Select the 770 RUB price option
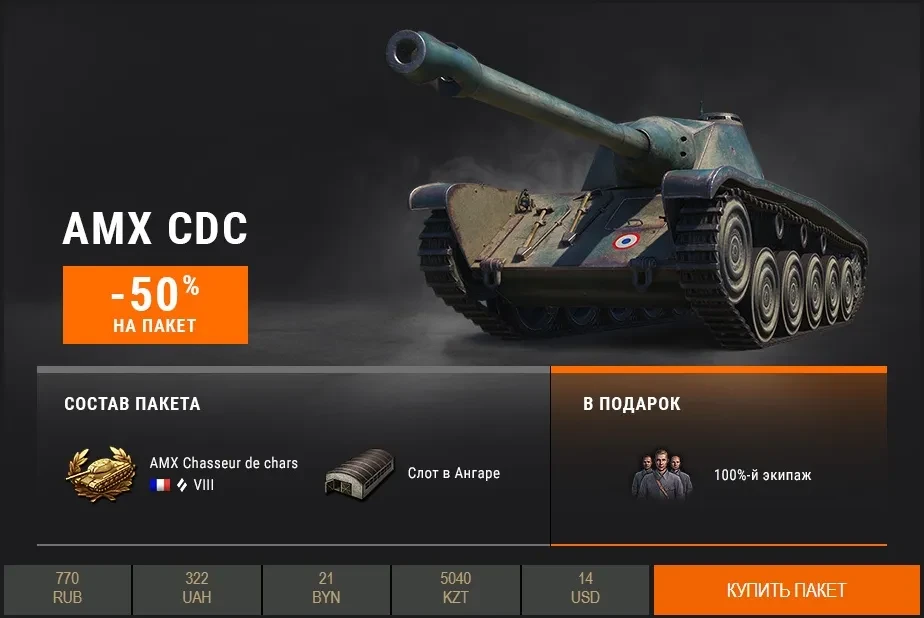This screenshot has width=924, height=618. 67,589
